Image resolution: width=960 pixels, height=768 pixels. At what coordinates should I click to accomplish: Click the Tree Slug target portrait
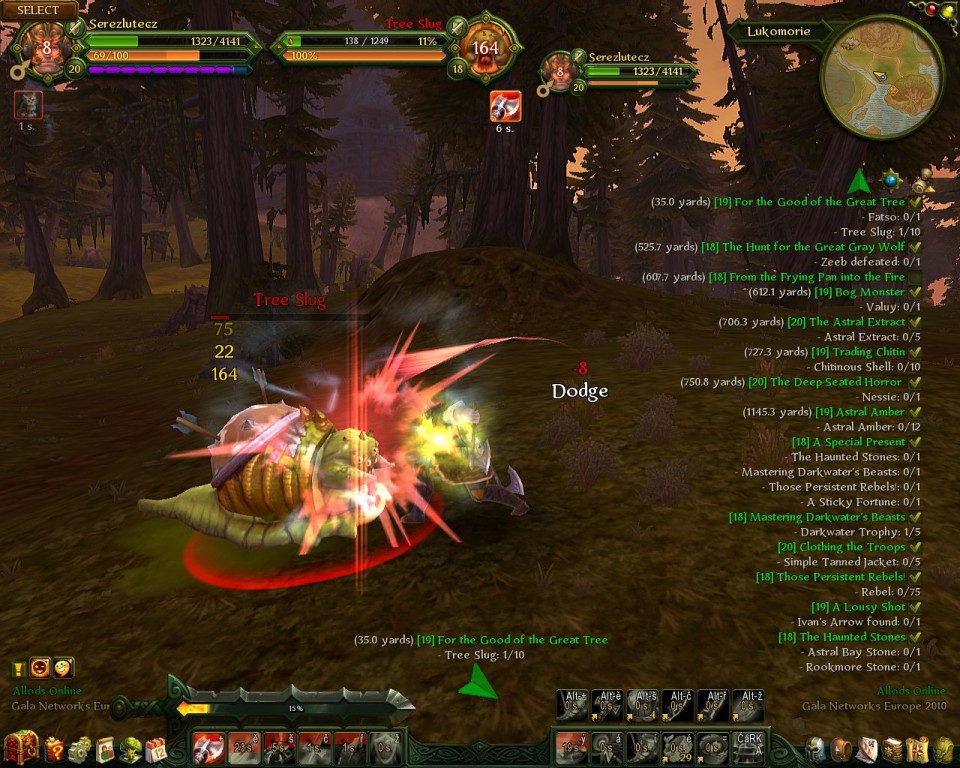tap(484, 48)
